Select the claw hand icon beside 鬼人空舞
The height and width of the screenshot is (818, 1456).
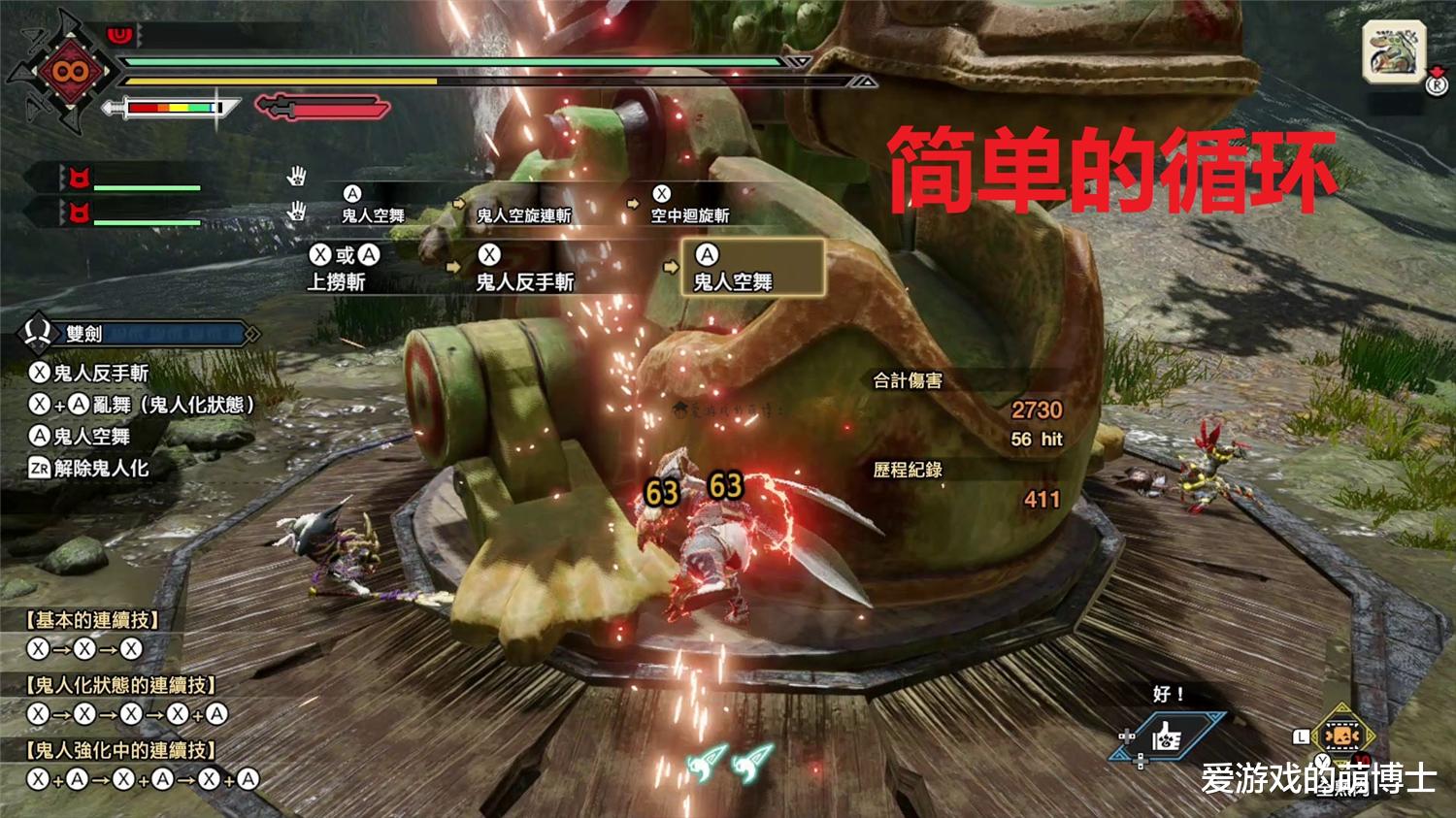click(x=296, y=178)
